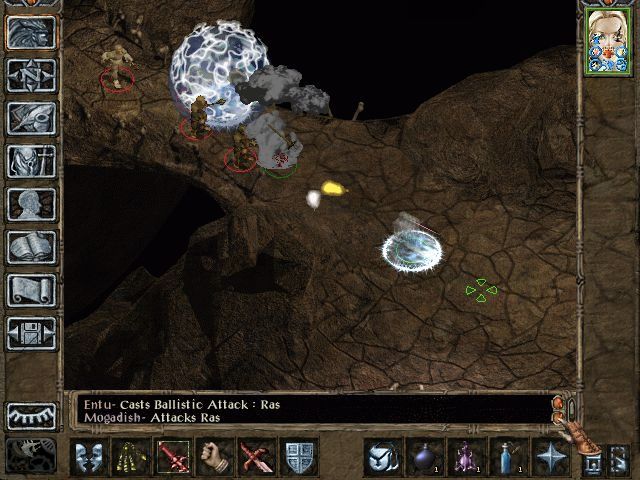Select the red sword weapon slot

coord(173,457)
